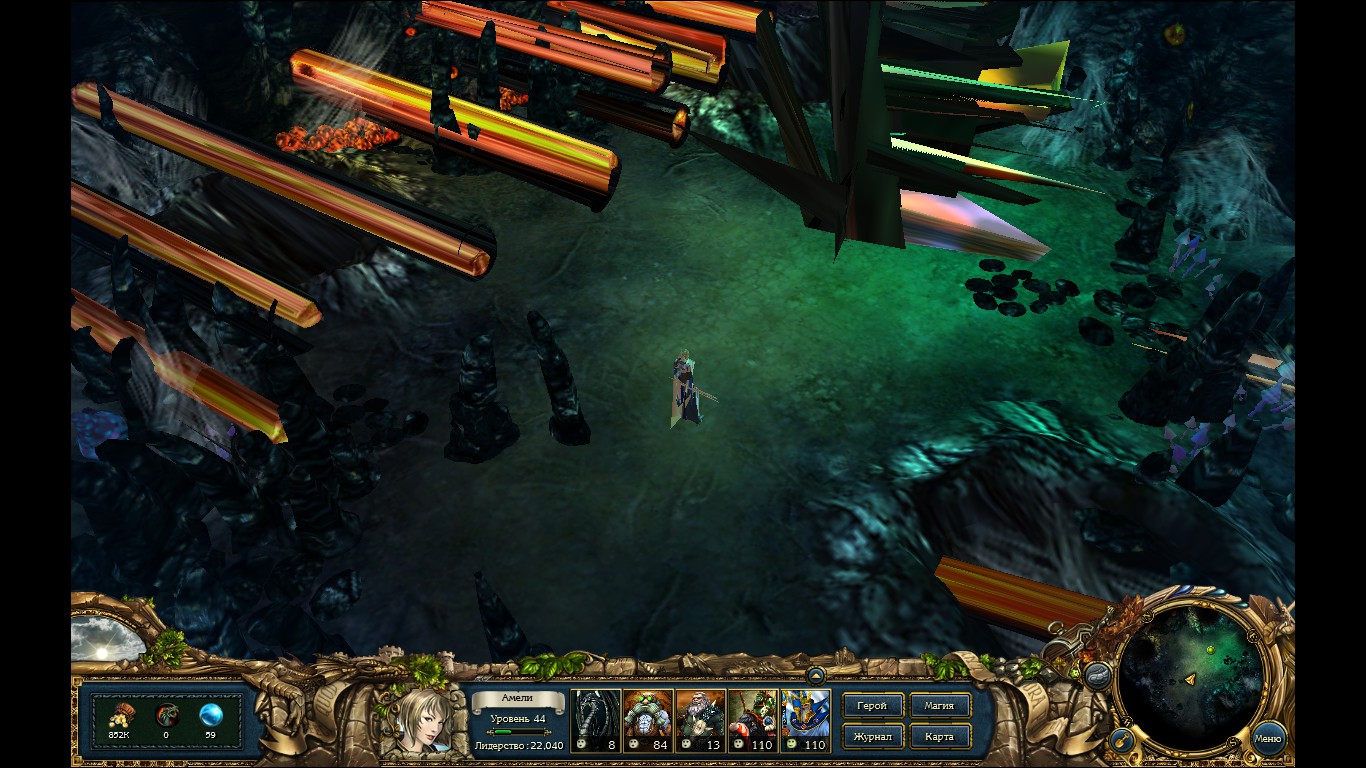Open the Карта screen
The width and height of the screenshot is (1366, 768).
click(940, 736)
